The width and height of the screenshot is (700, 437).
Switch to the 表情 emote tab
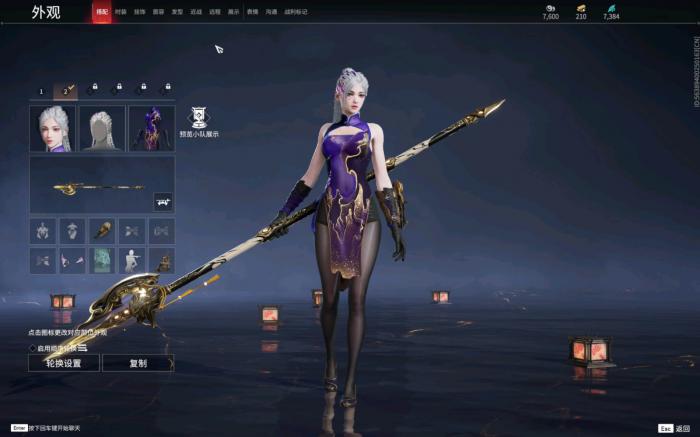pyautogui.click(x=252, y=12)
